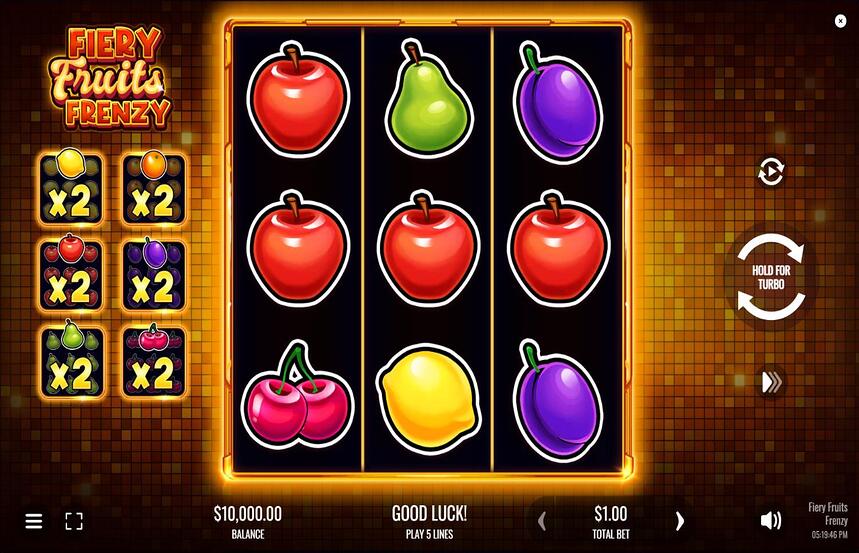Mute the game sound via speaker icon

point(771,520)
